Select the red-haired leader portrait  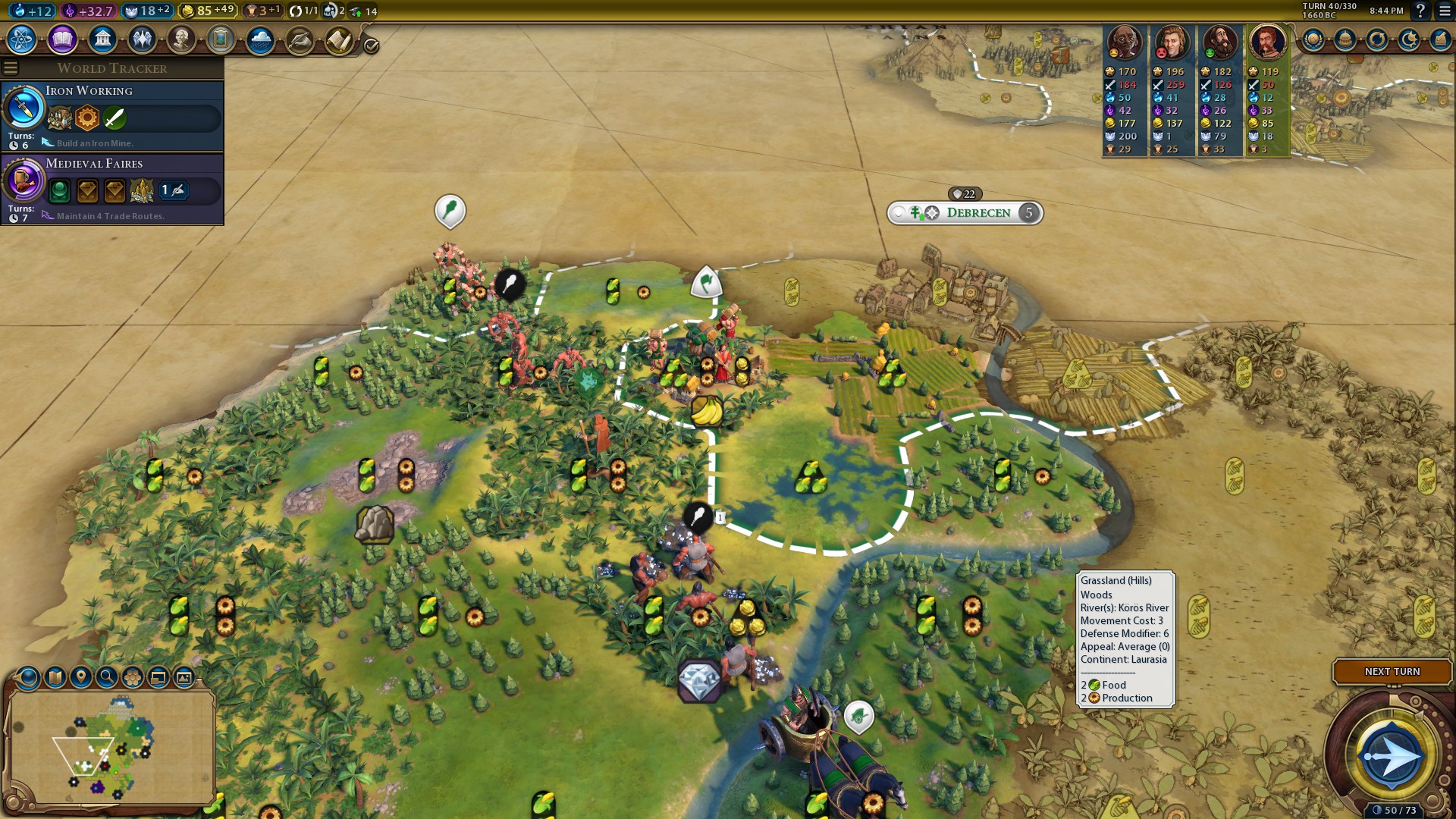[1266, 42]
